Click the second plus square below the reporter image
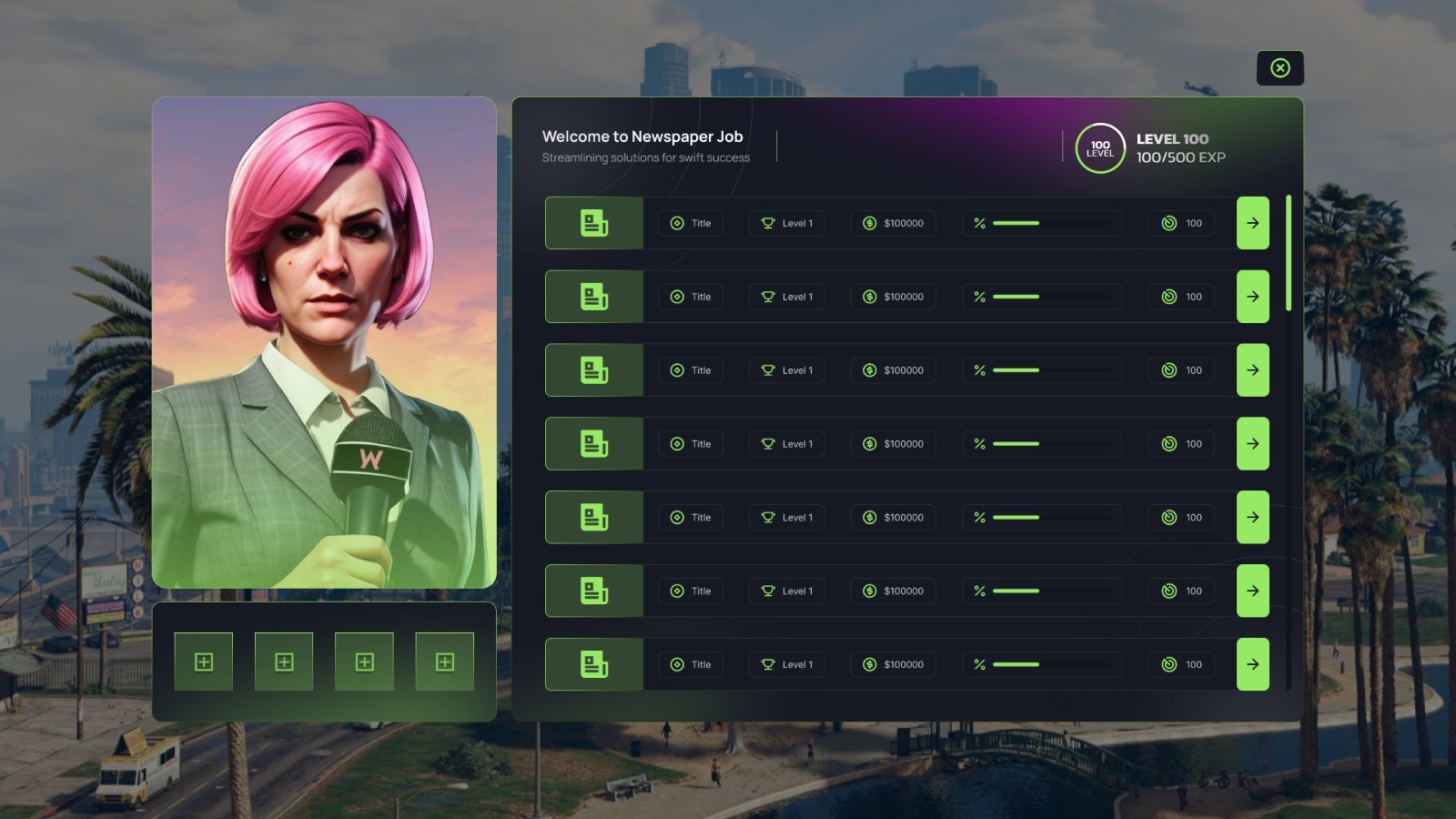 click(x=284, y=662)
